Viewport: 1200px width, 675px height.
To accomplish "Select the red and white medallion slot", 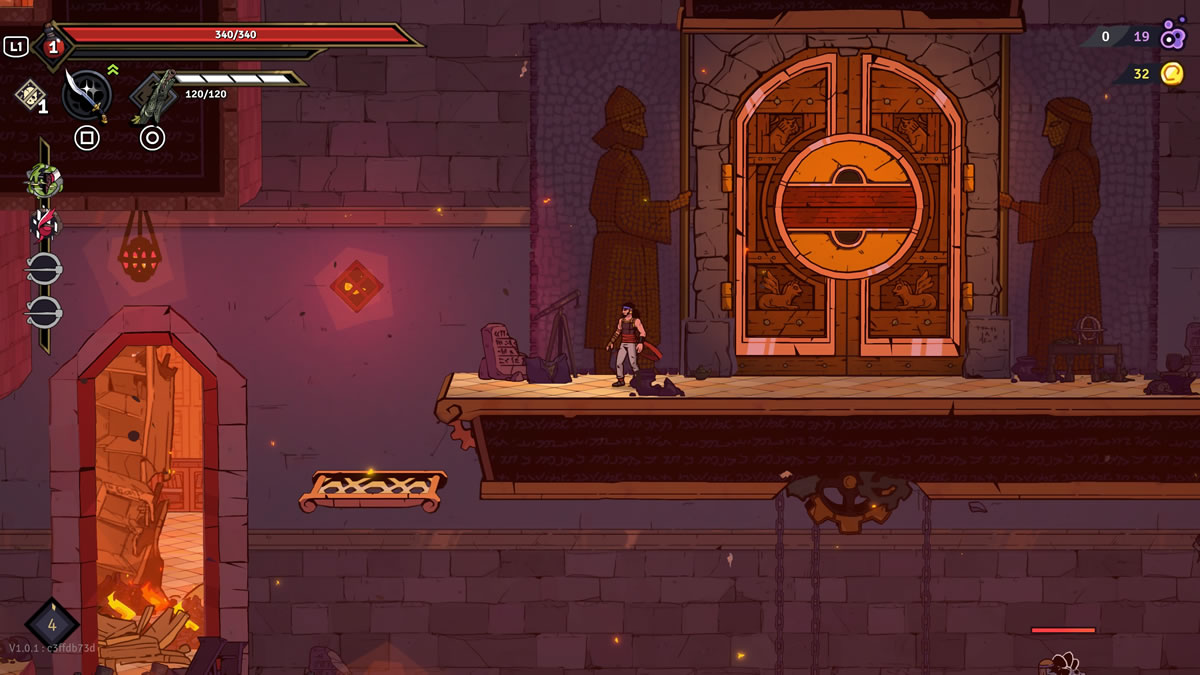I will (x=43, y=223).
